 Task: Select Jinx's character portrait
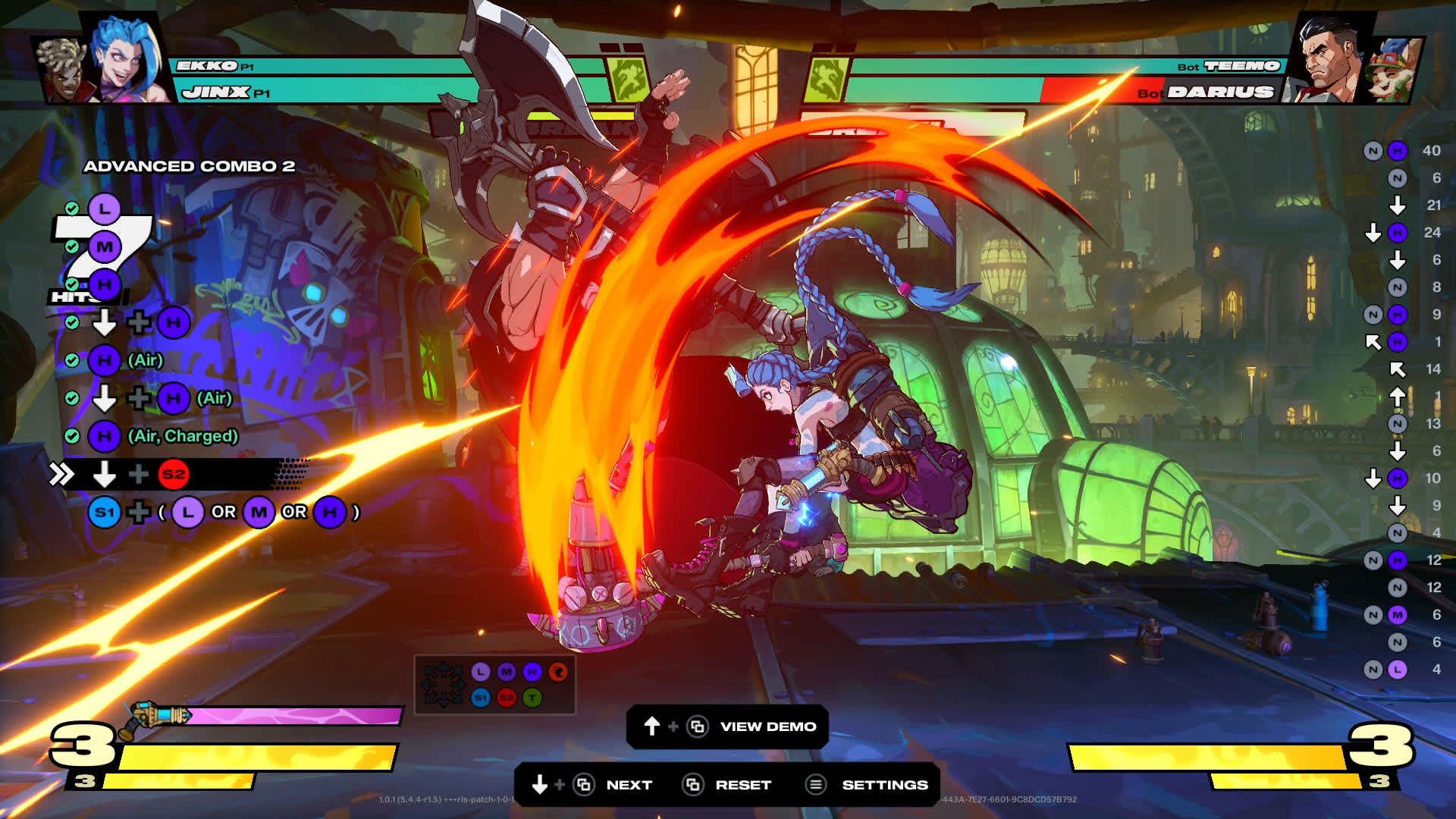pos(129,59)
